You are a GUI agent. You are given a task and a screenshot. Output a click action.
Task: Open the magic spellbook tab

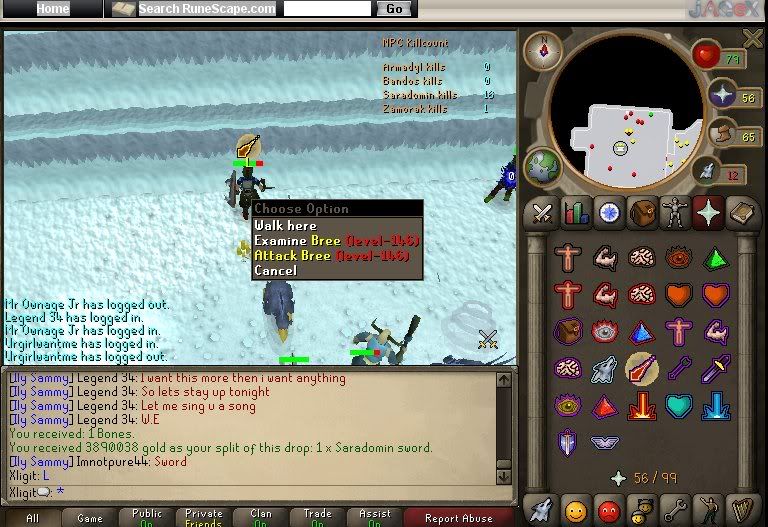point(740,213)
